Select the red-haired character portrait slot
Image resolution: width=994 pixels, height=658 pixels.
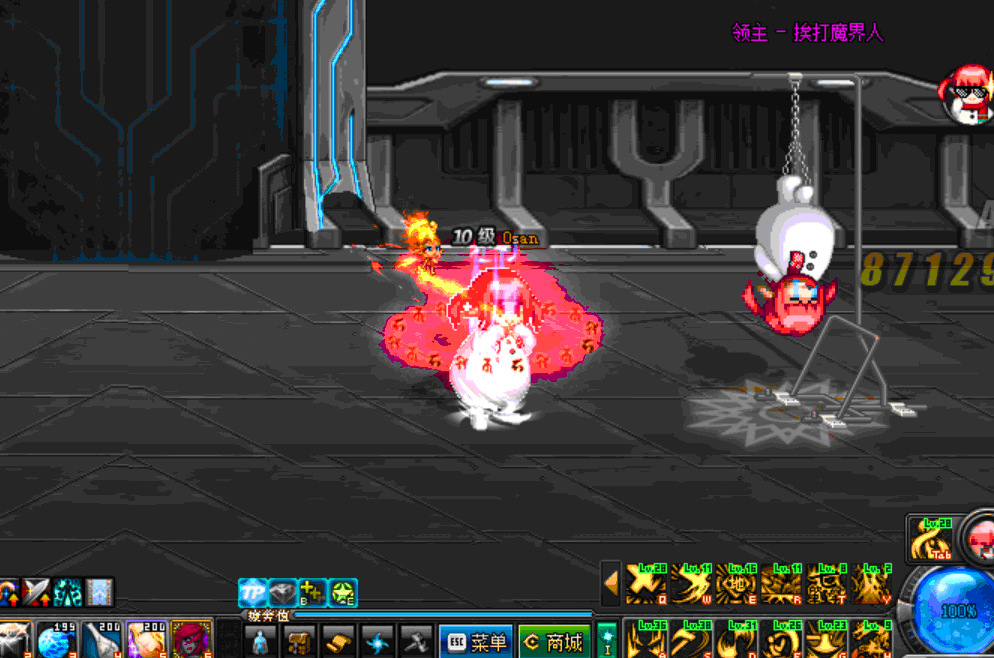coord(190,640)
